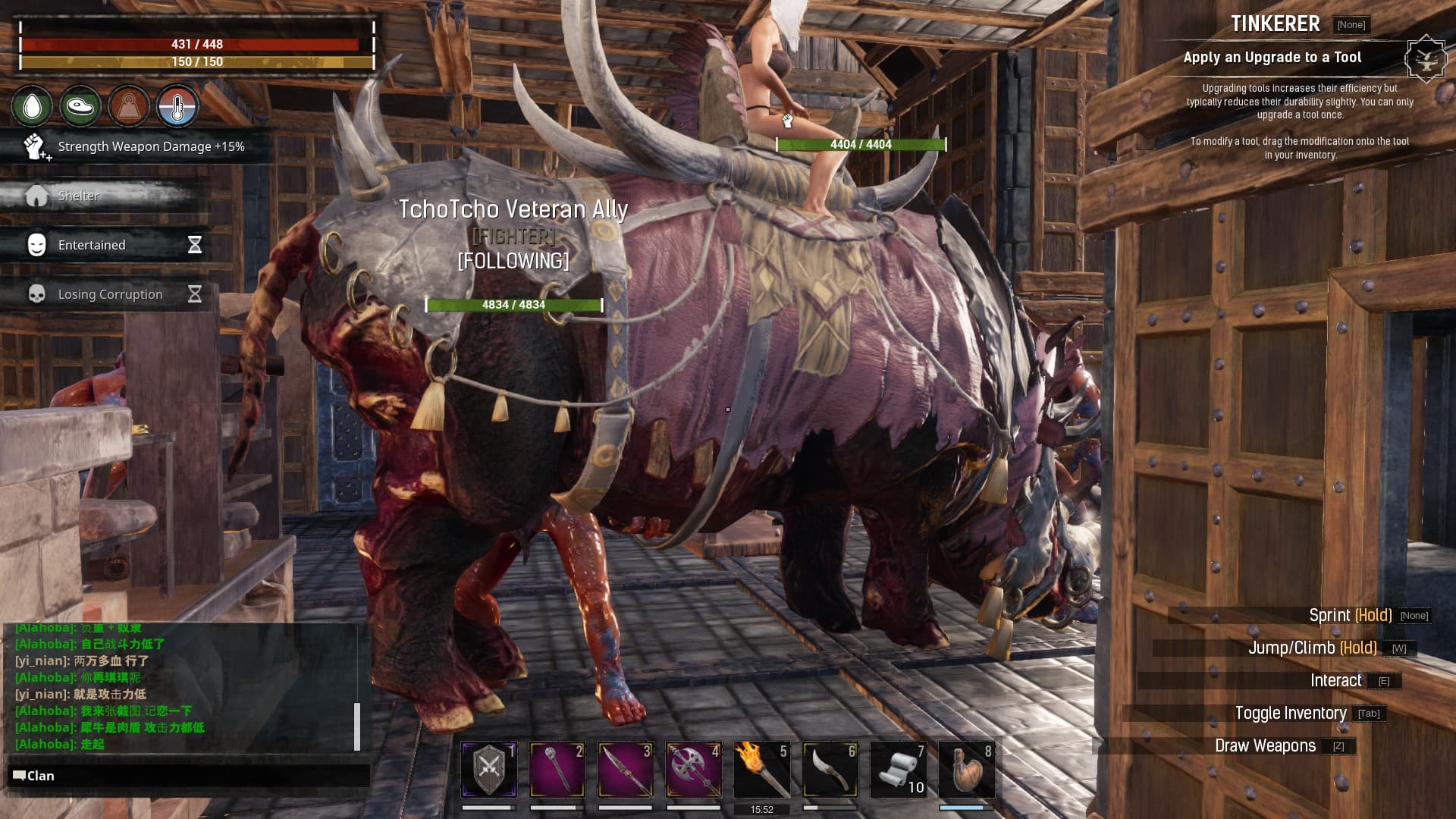Click the thermometer temperature icon

tap(177, 106)
